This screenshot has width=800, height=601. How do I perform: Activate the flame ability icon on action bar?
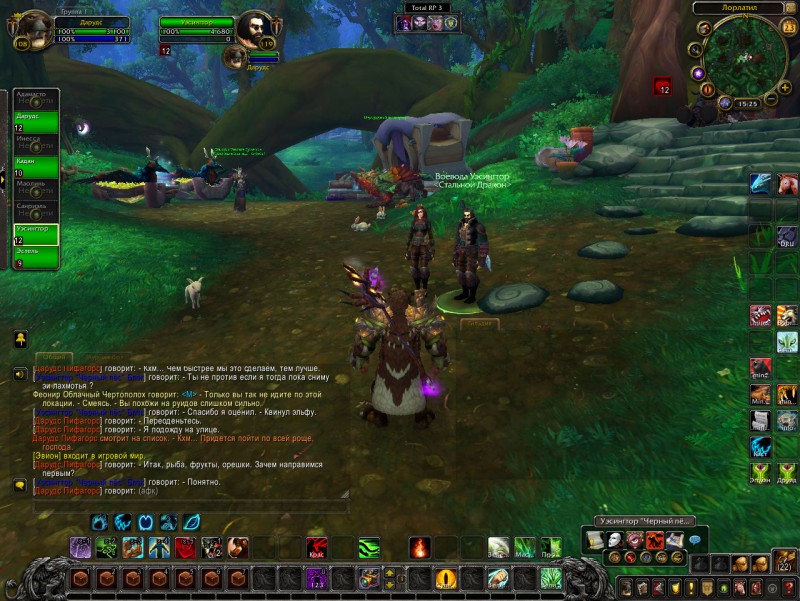tap(420, 547)
